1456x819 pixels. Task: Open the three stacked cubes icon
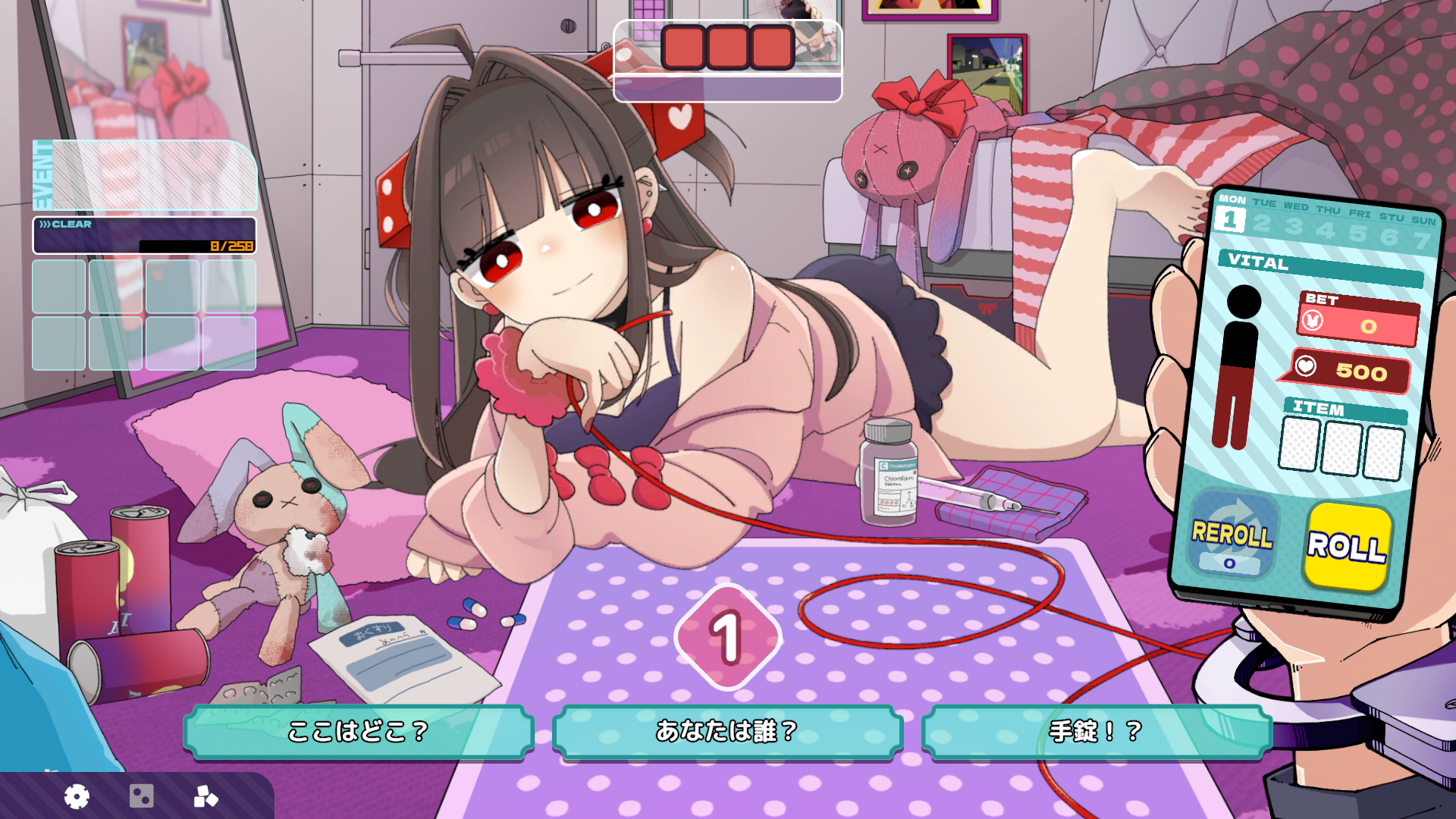tap(206, 796)
